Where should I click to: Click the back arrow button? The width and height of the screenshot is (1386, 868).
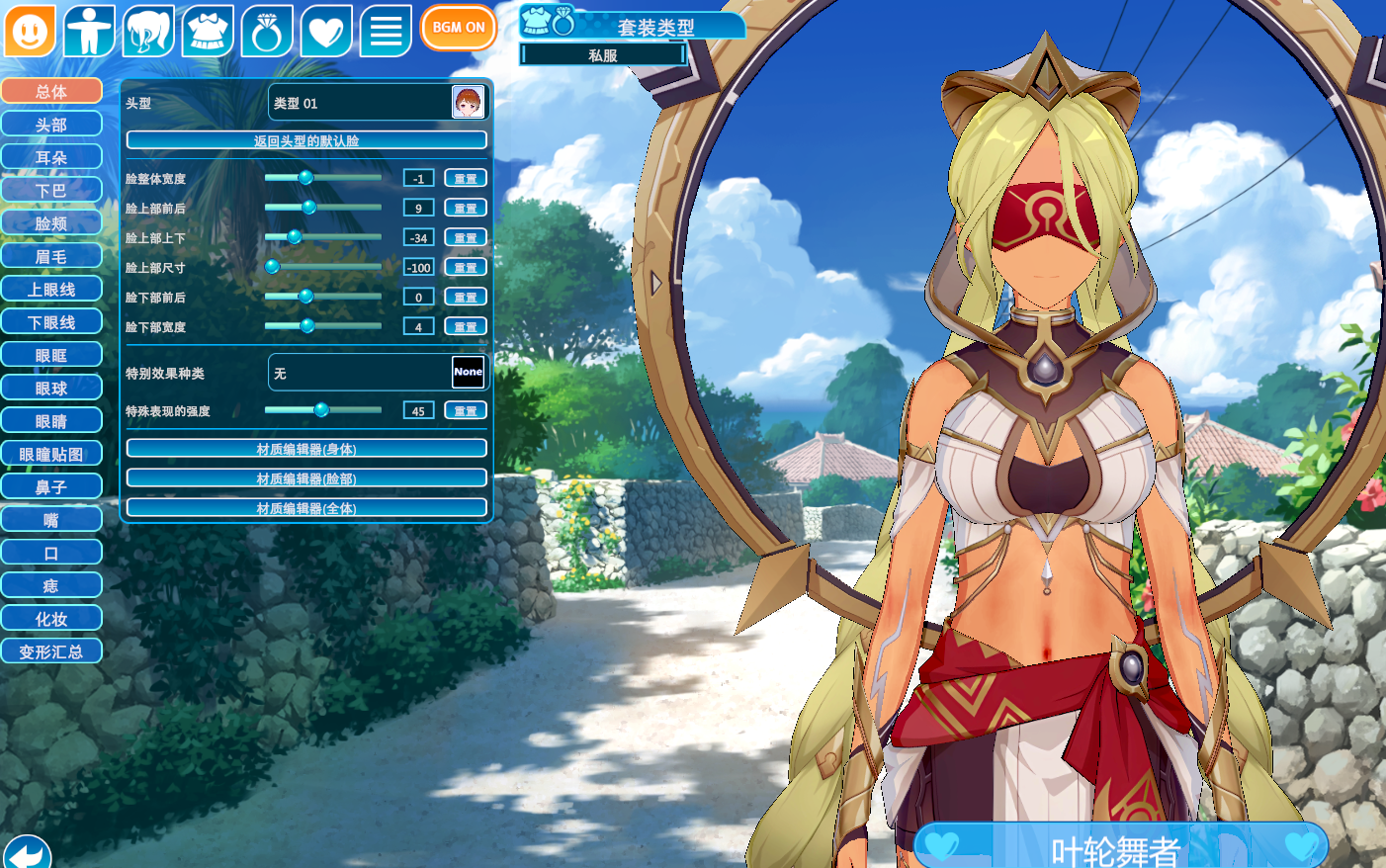click(x=27, y=853)
